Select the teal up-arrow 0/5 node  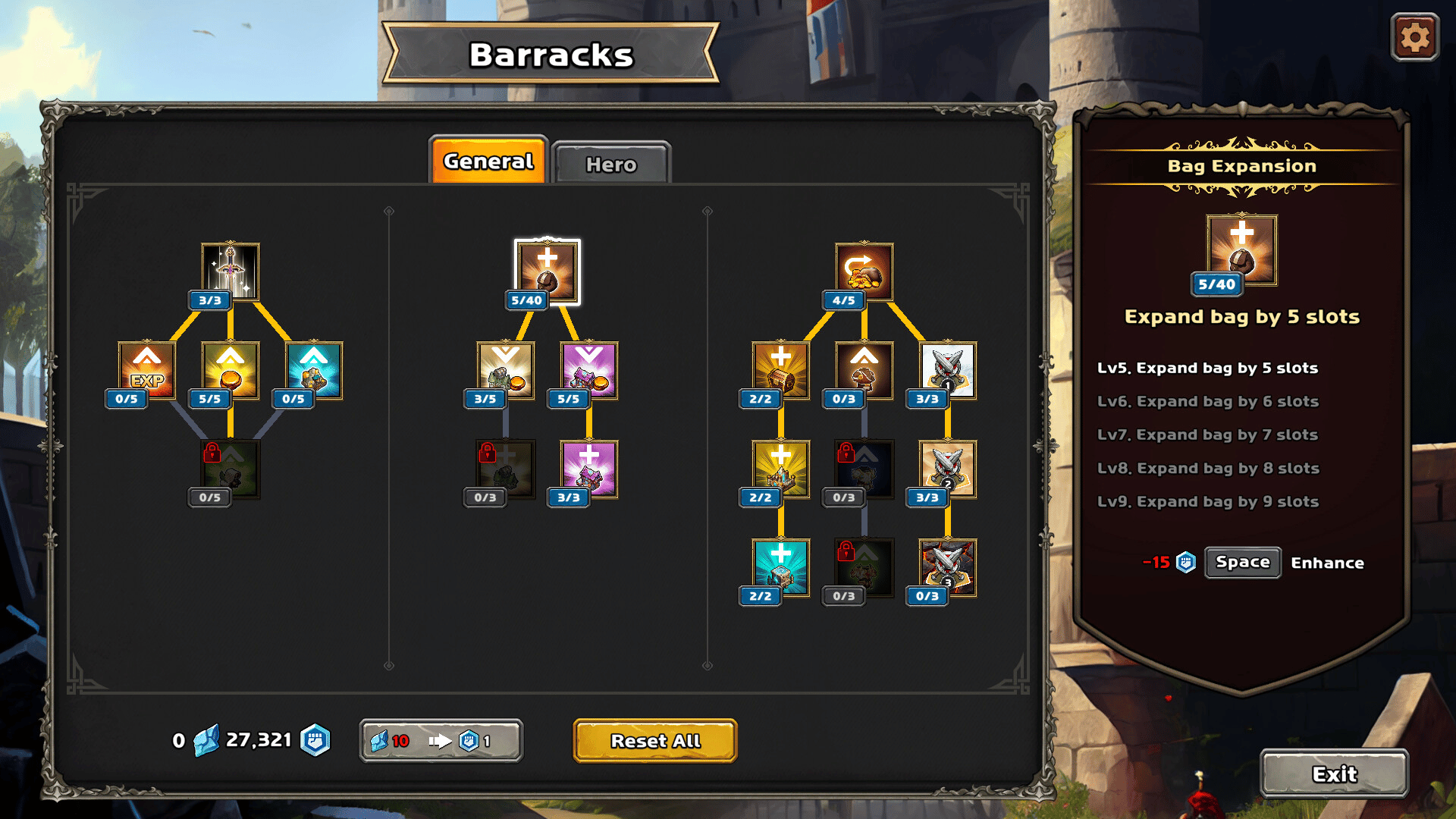tap(314, 370)
